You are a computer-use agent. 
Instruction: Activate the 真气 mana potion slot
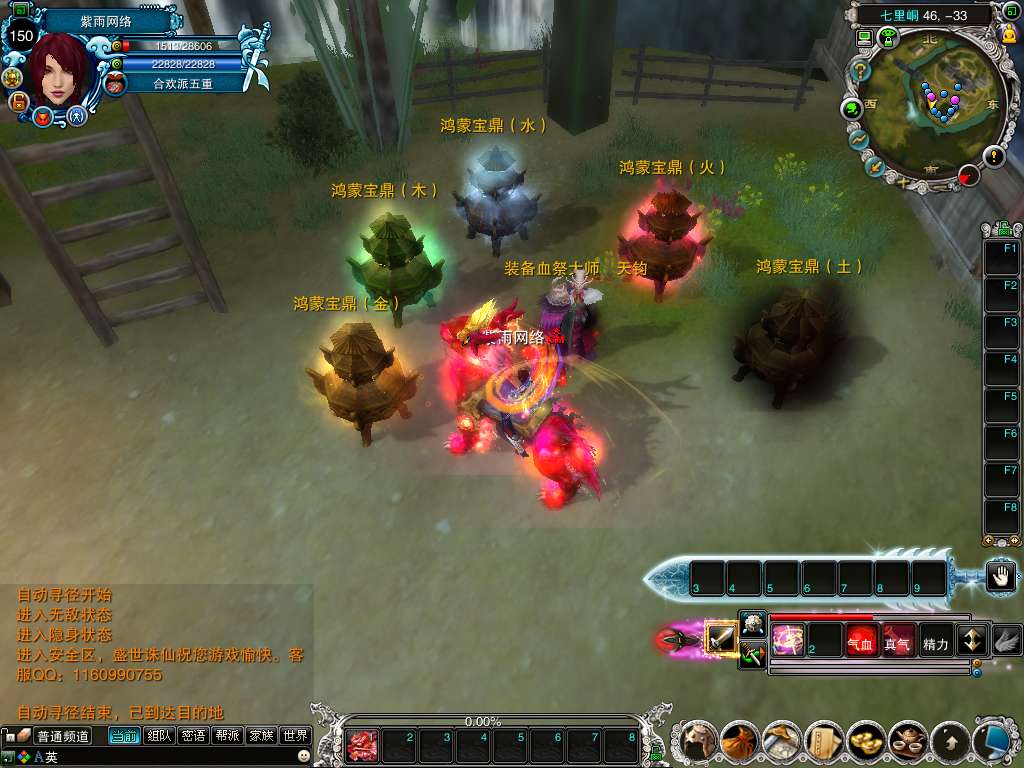pyautogui.click(x=897, y=641)
